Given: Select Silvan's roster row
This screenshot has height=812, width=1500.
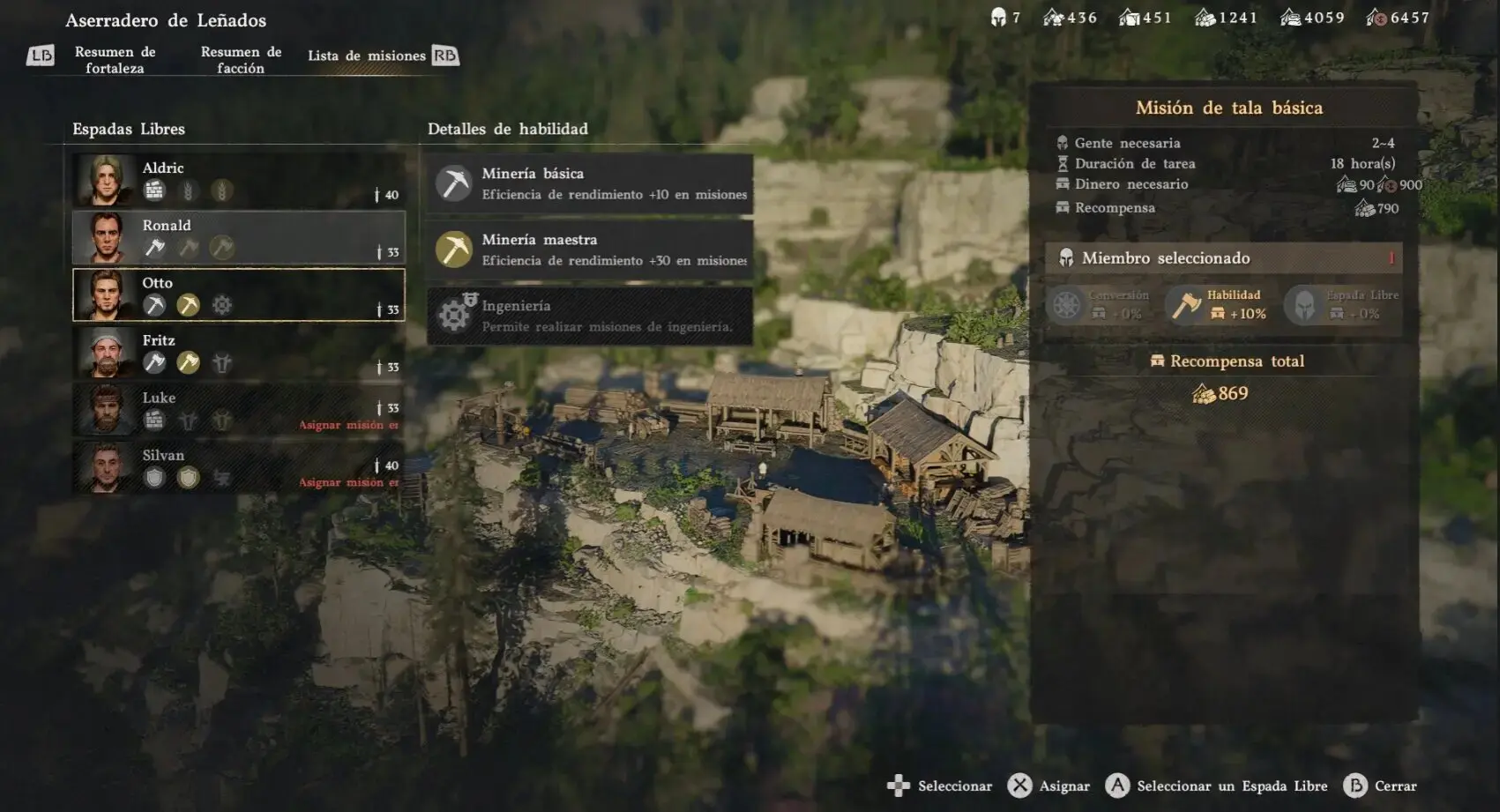Looking at the screenshot, I should (238, 466).
